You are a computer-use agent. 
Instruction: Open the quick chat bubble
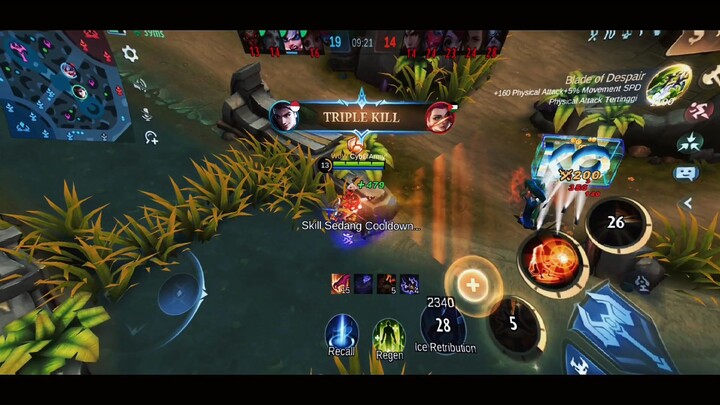click(686, 173)
